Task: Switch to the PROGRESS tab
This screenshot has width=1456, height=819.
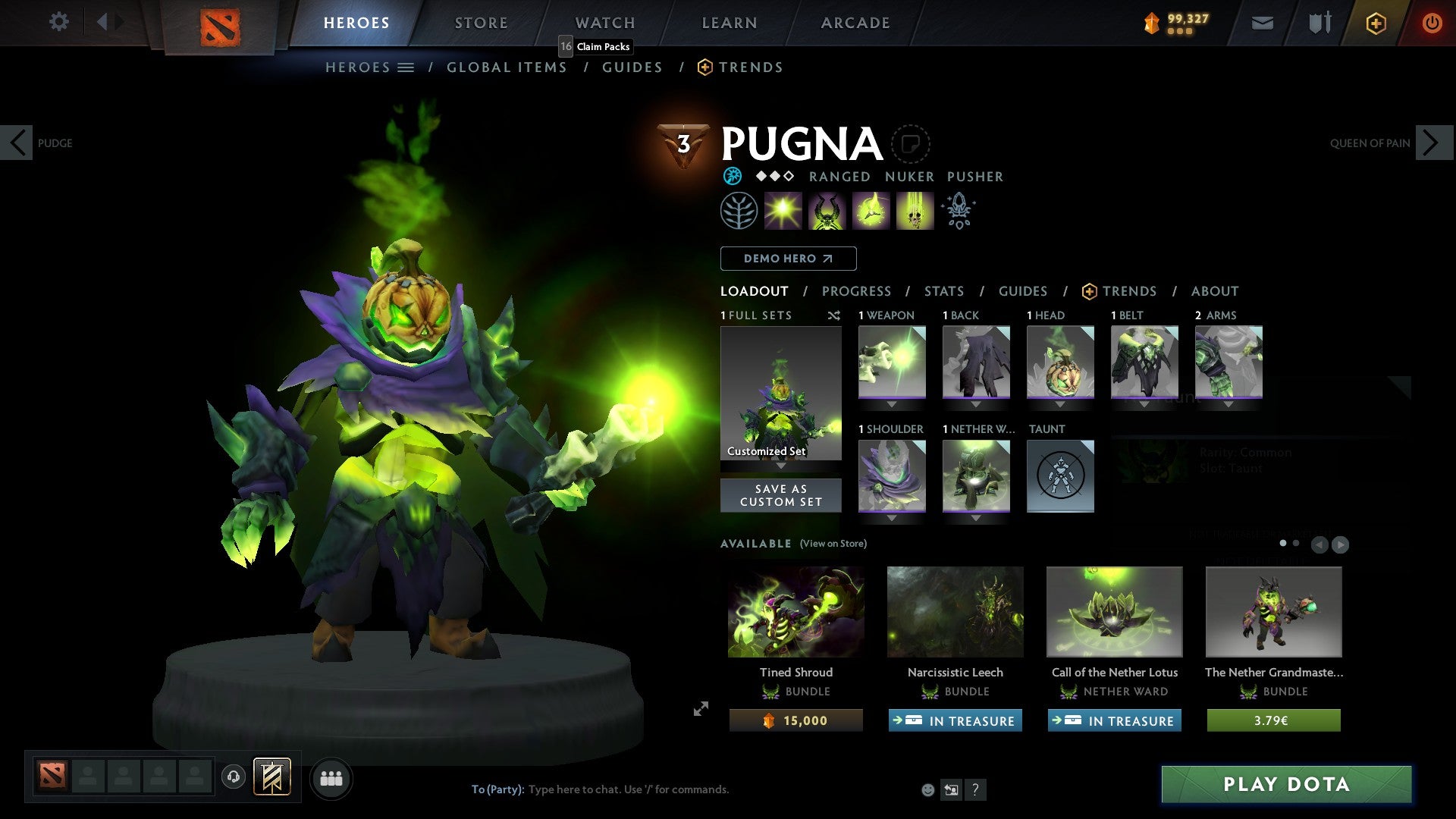Action: 857,291
